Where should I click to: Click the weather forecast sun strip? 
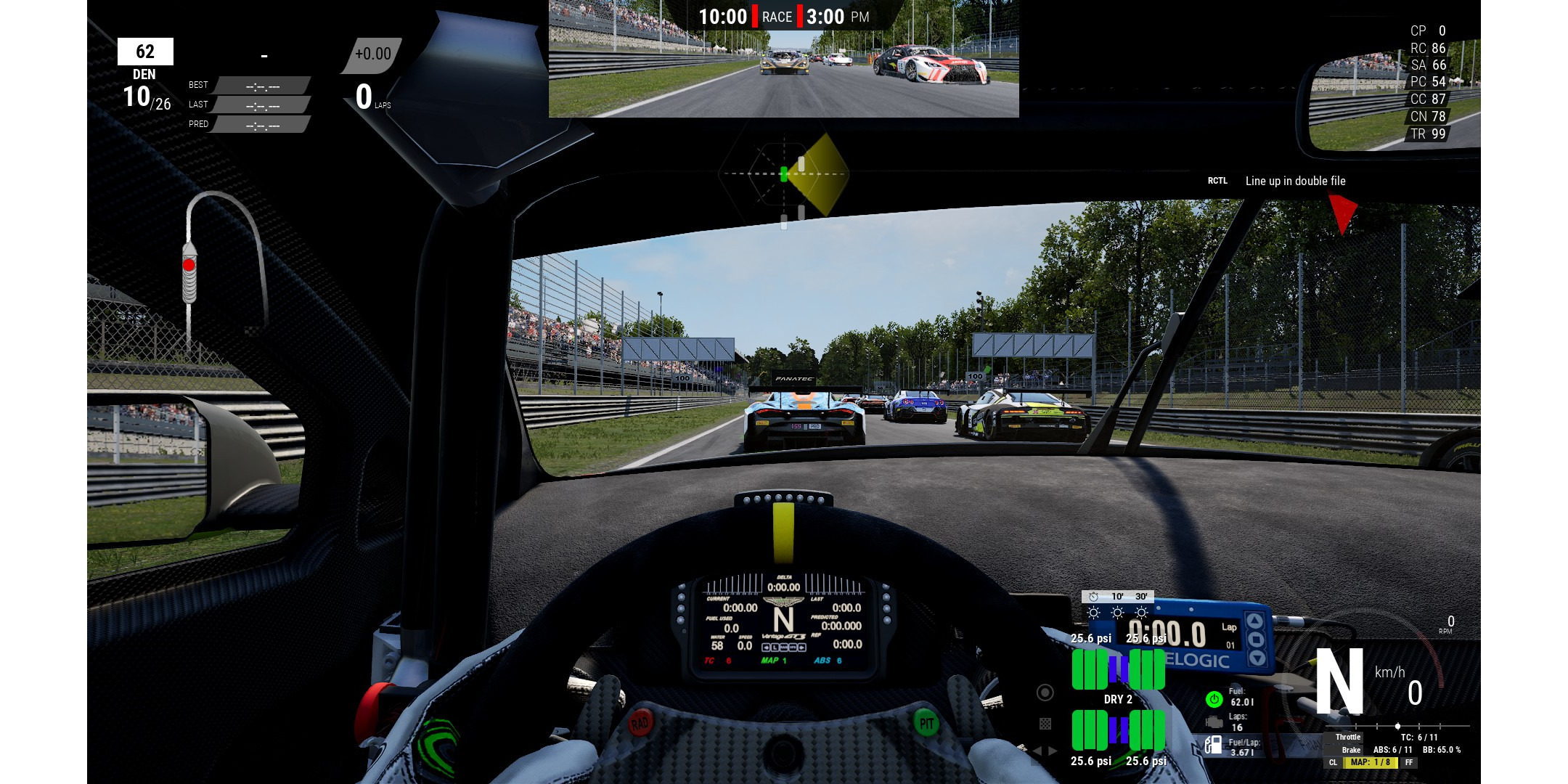pos(1117,612)
